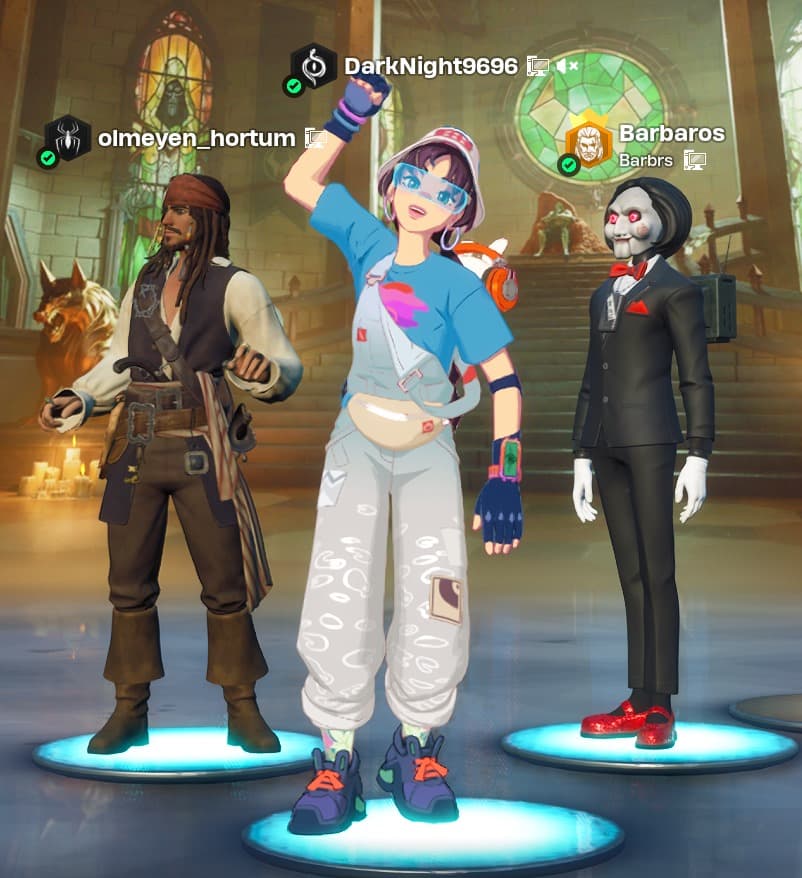Click the muted speaker icon next to DarkNight9696

[x=567, y=66]
